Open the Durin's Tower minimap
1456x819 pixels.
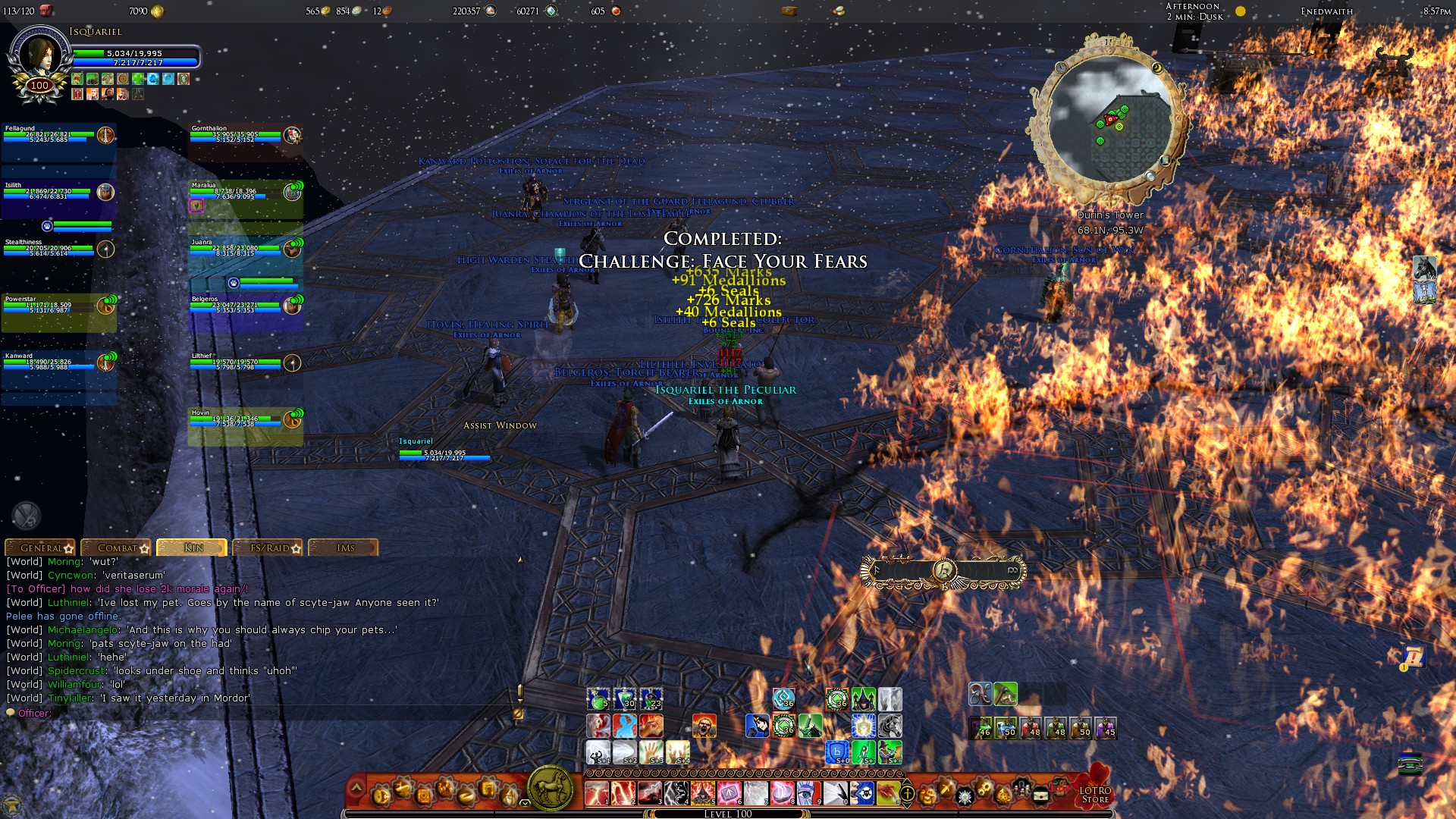coord(1108,121)
